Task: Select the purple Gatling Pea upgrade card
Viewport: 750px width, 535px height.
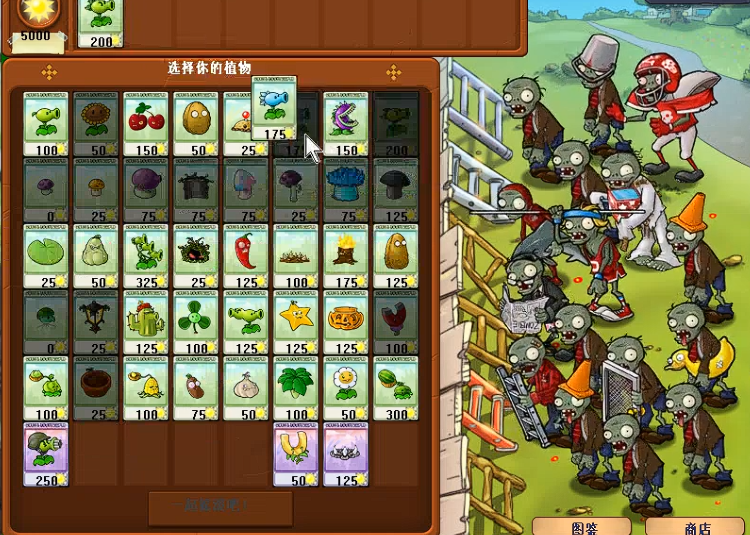Action: coord(46,453)
